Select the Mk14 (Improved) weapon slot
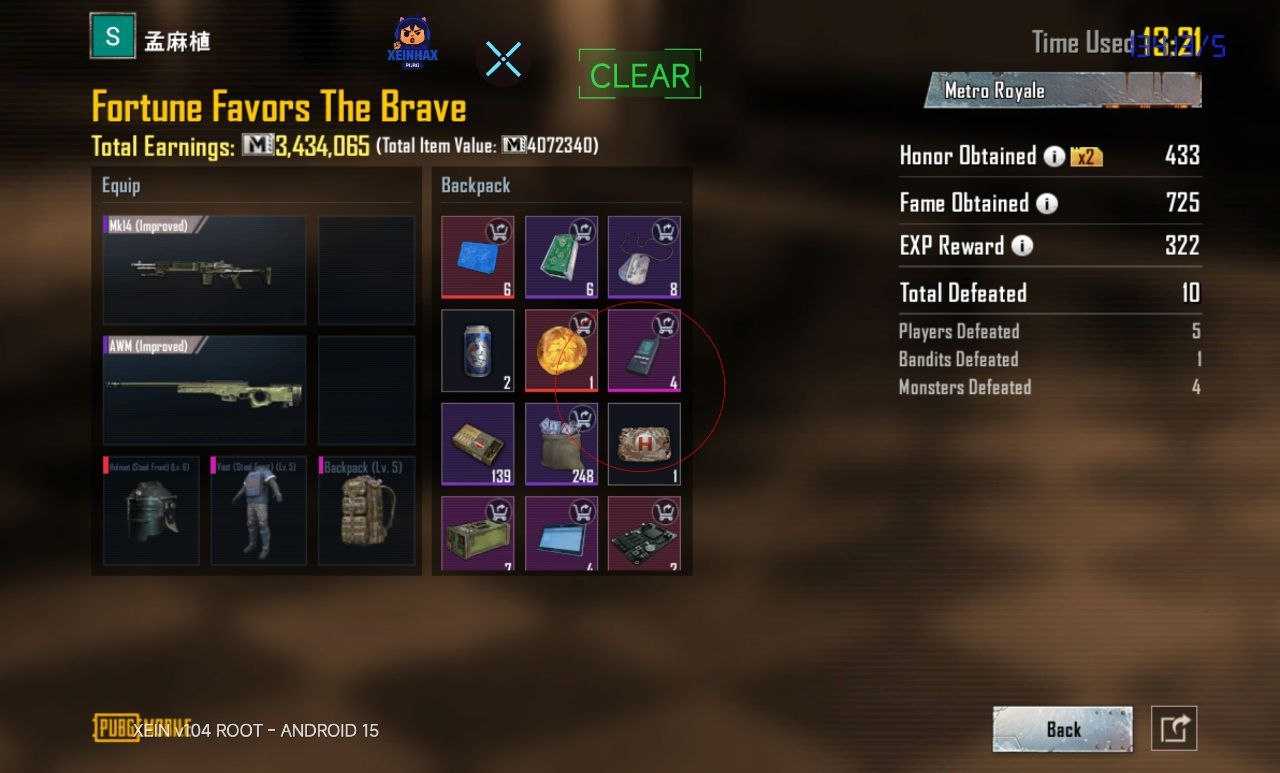Screen dimensions: 1280x773 [x=204, y=270]
